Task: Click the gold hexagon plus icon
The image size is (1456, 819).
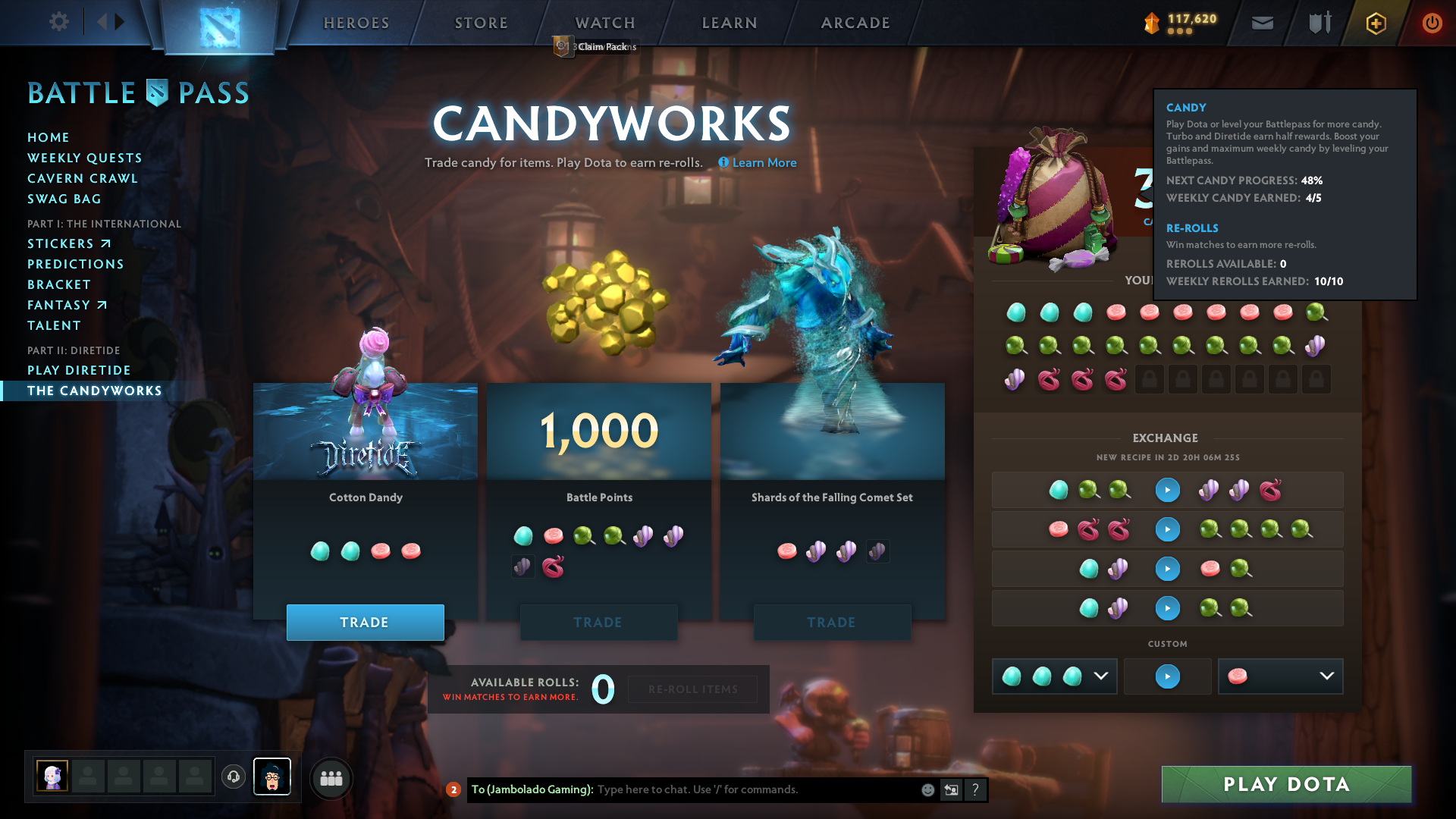Action: (1376, 23)
